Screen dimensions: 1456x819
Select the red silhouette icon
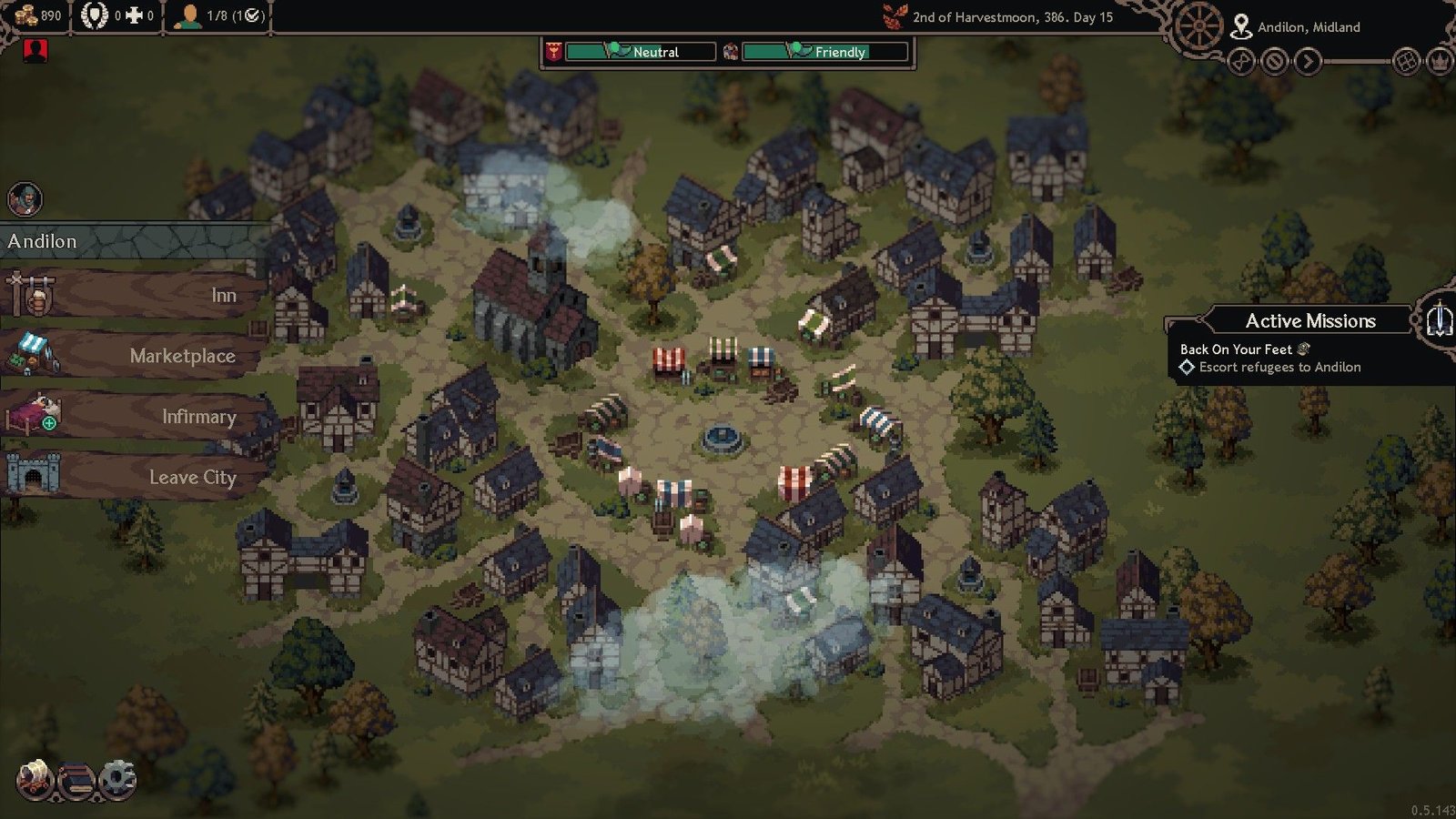tap(35, 50)
